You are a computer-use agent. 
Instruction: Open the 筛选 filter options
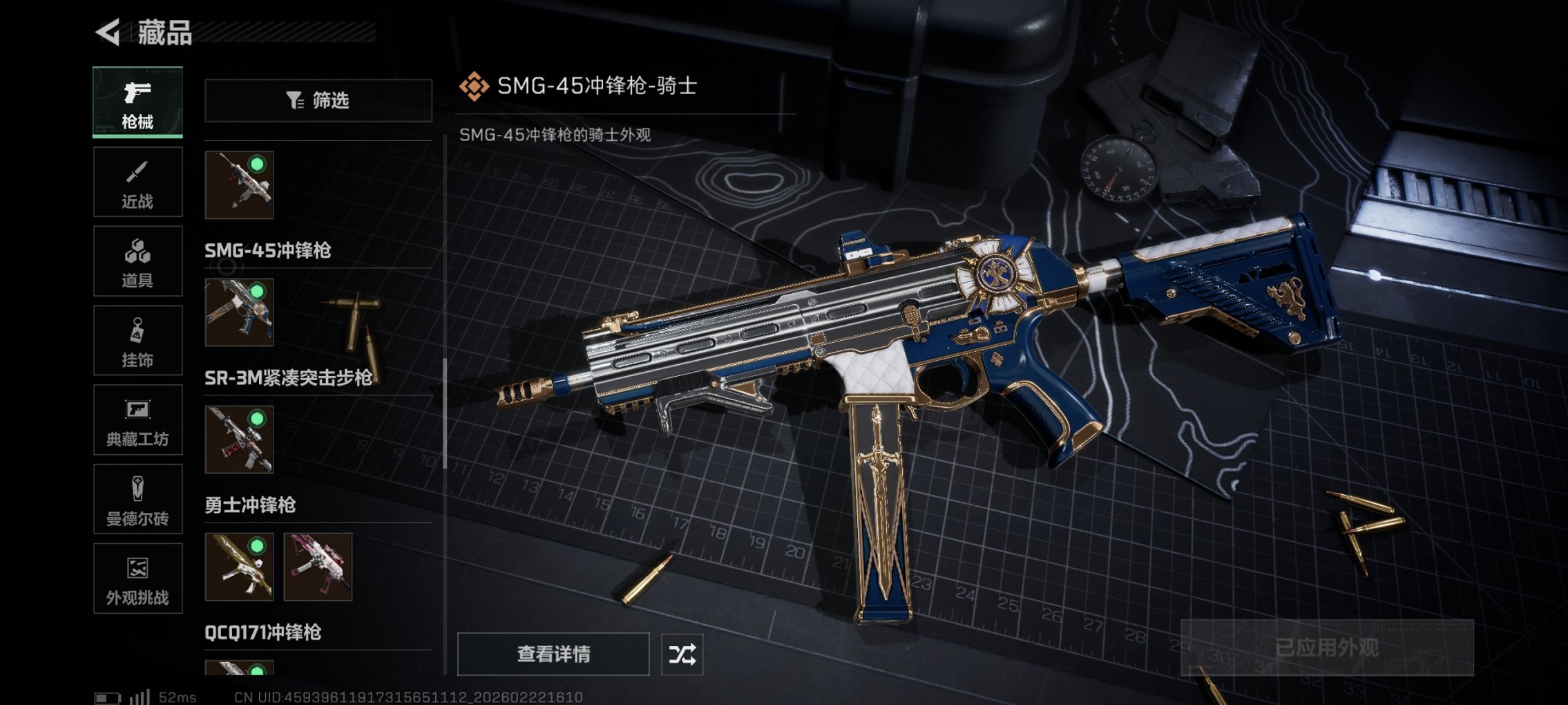pyautogui.click(x=318, y=101)
